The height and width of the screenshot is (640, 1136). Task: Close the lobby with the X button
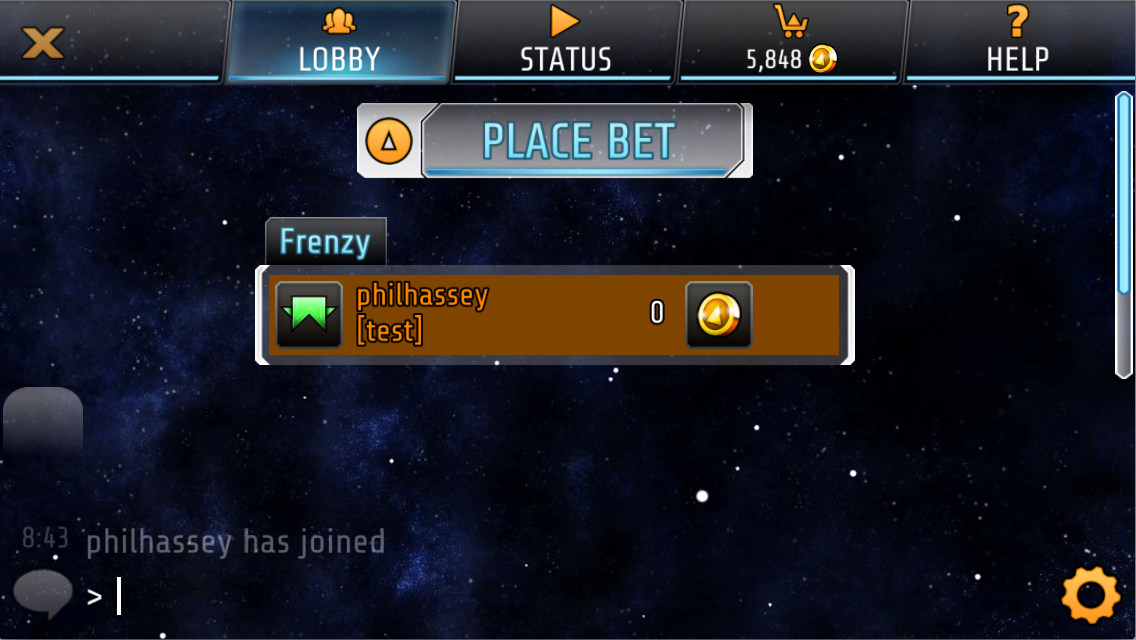43,42
